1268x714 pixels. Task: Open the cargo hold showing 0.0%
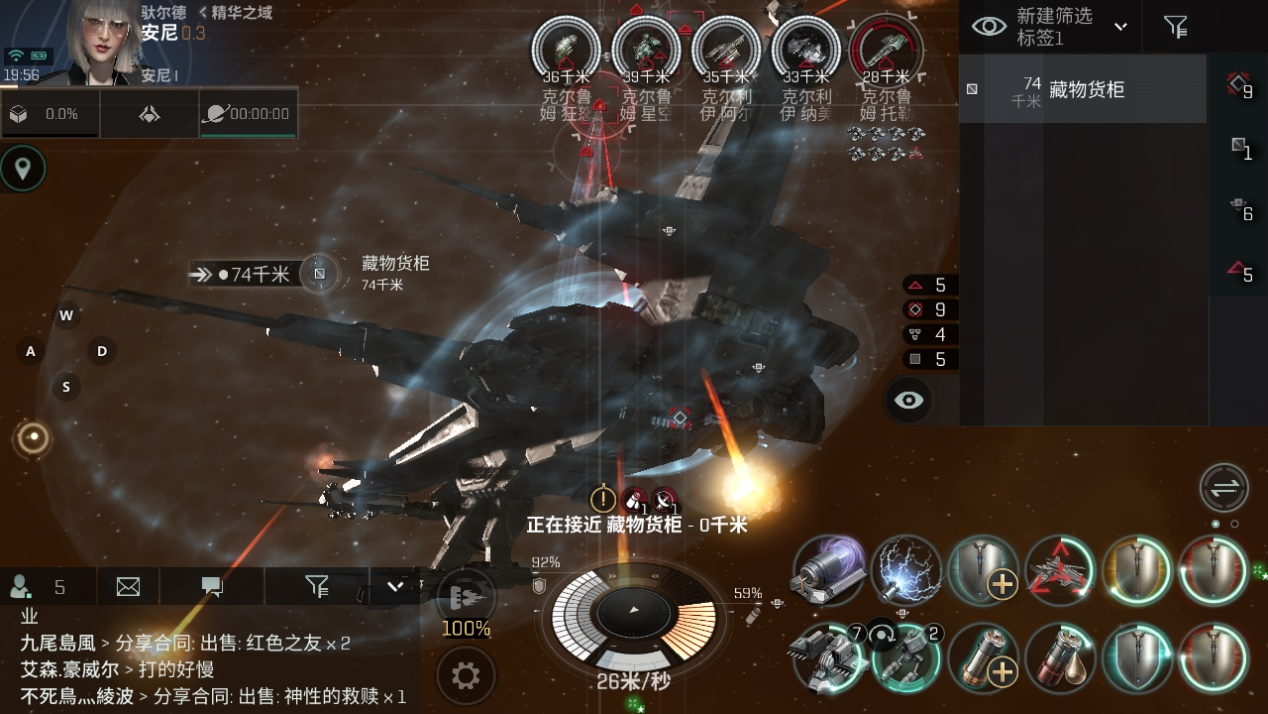pos(49,114)
